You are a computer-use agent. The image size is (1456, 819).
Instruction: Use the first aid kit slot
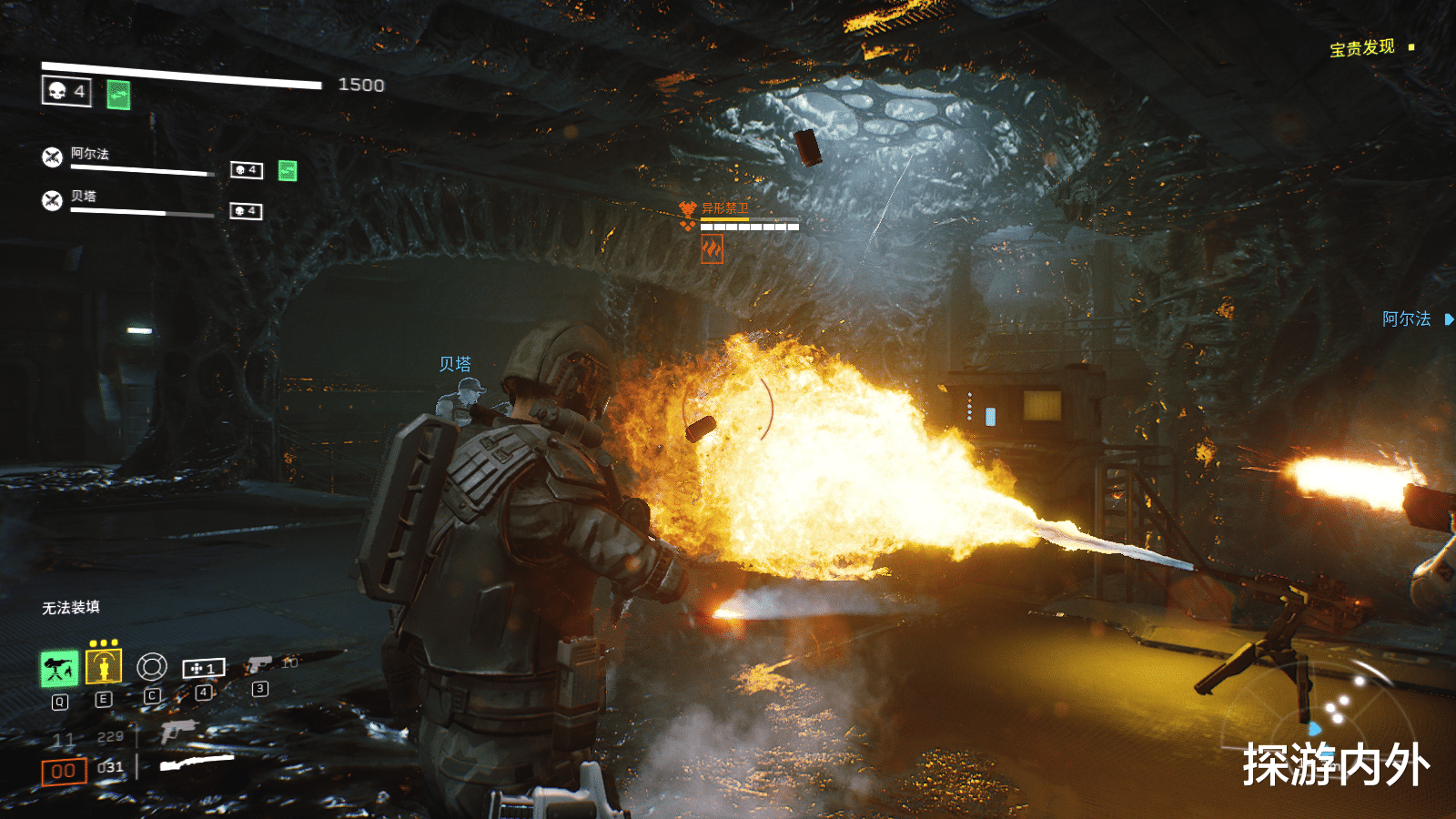point(203,669)
